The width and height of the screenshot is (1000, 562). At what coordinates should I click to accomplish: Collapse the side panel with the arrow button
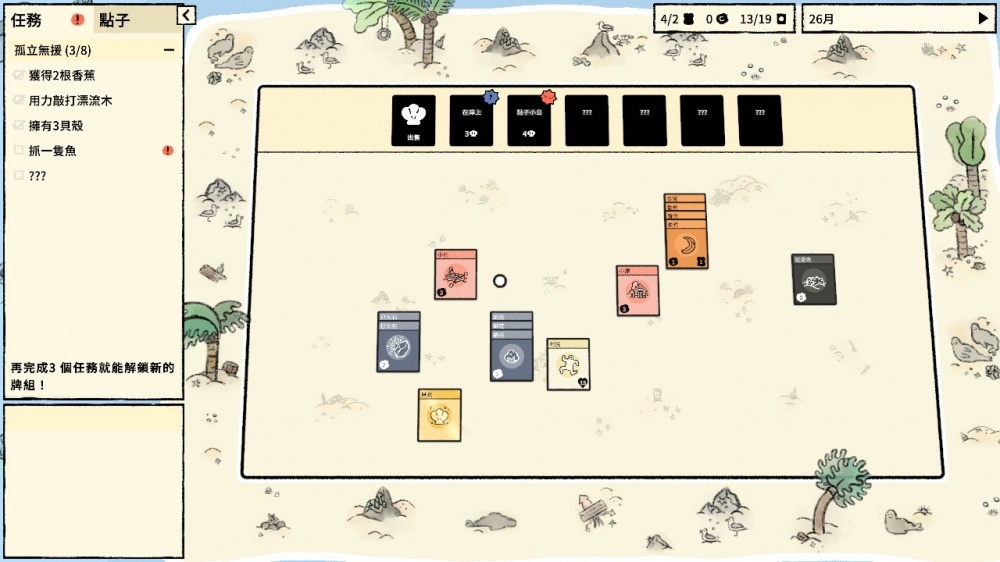[x=185, y=14]
